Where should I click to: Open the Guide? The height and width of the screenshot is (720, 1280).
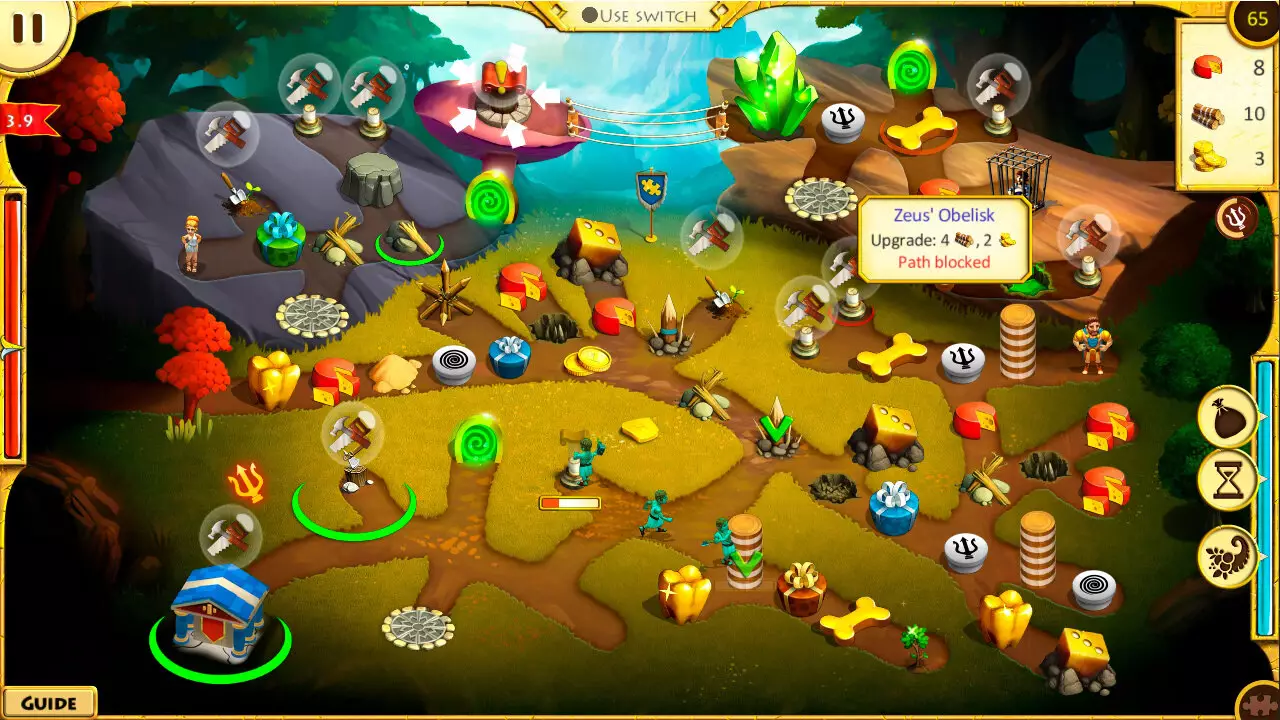coord(48,703)
